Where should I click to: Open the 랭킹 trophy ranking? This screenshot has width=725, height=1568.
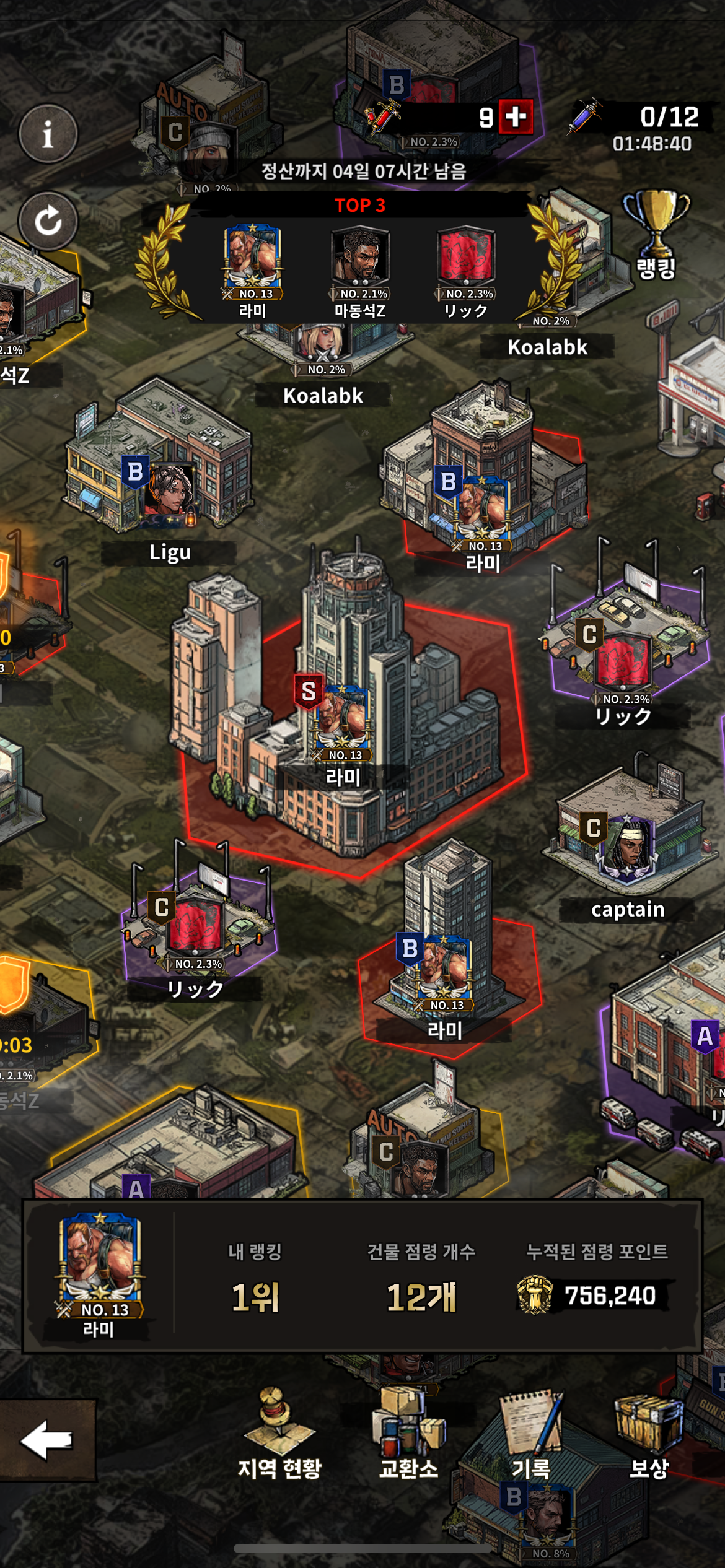(656, 235)
